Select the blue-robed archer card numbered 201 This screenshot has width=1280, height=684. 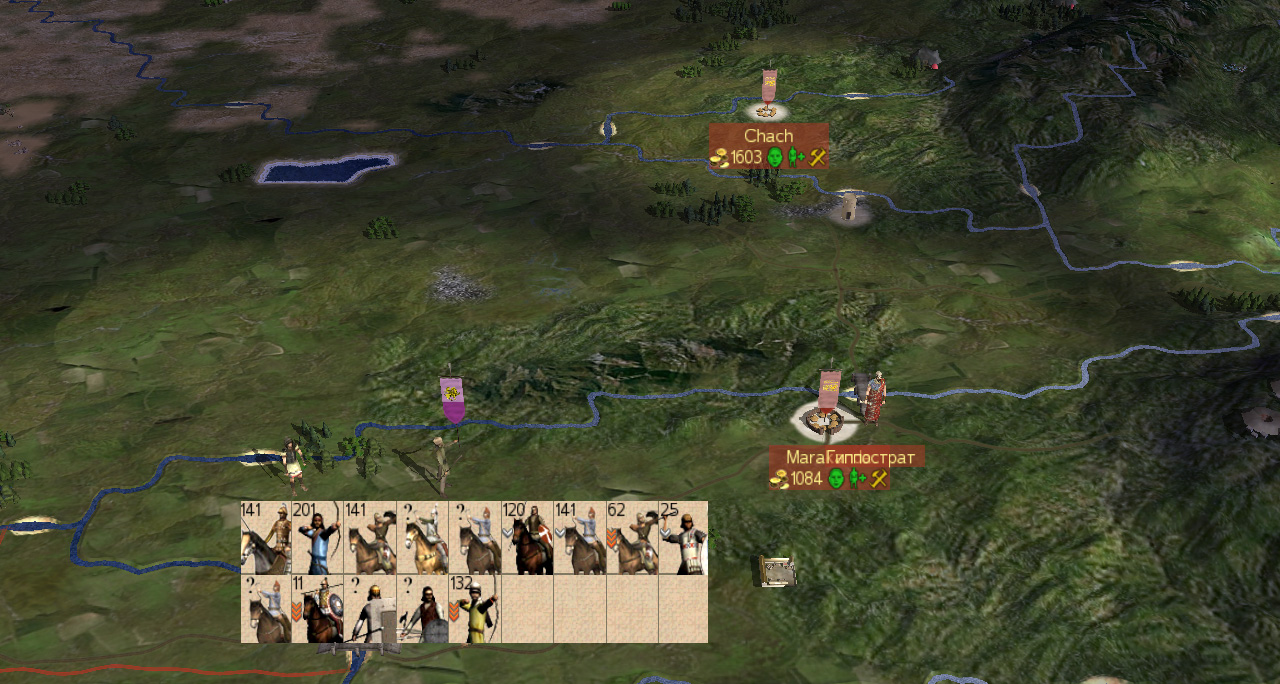[x=318, y=538]
